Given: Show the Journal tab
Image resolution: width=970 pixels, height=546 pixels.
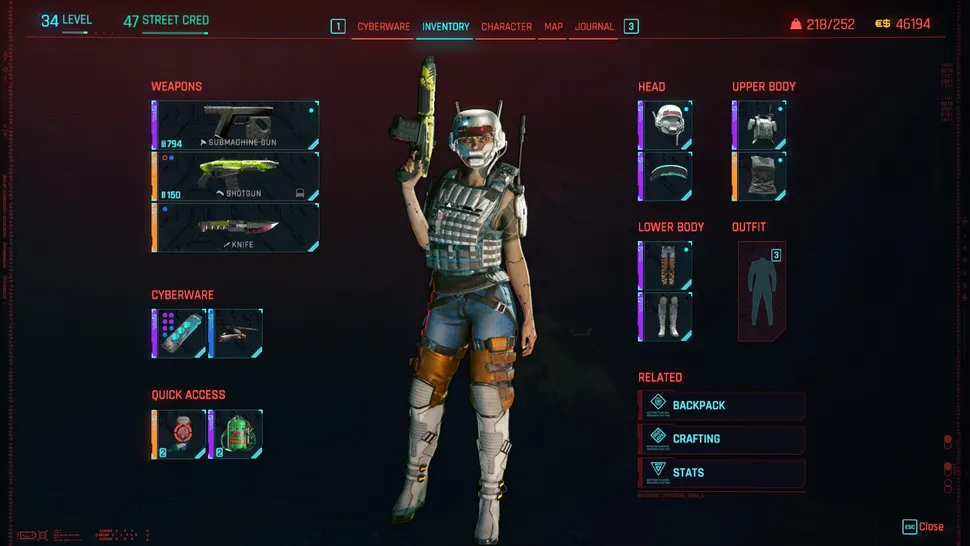Looking at the screenshot, I should coord(594,27).
